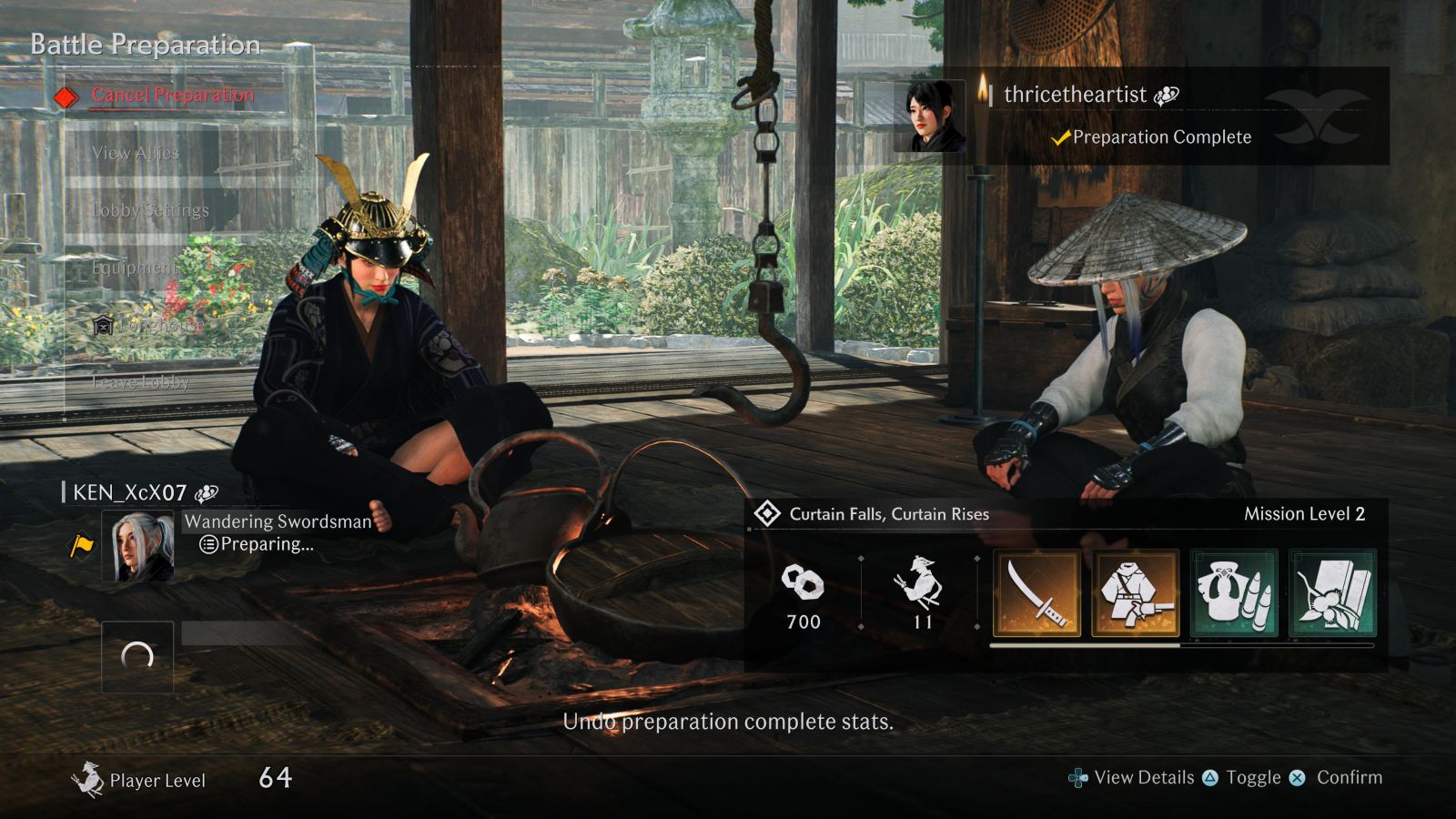This screenshot has width=1456, height=819.
Task: Select thricetheartist's player card
Action: pyautogui.click(x=1143, y=116)
